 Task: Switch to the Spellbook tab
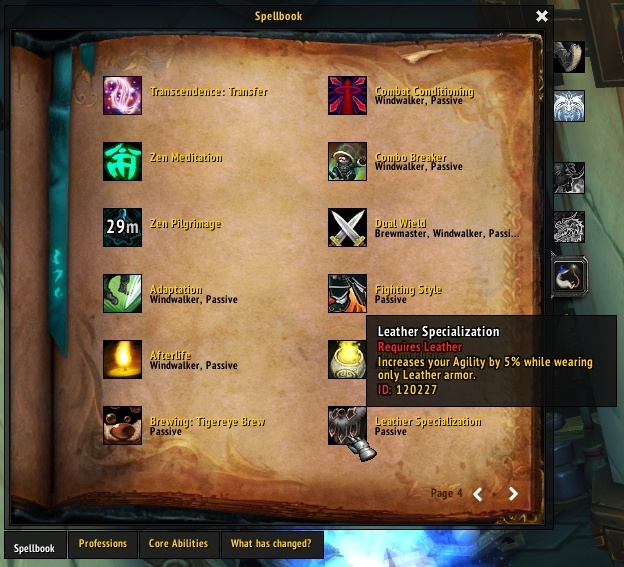pyautogui.click(x=34, y=545)
